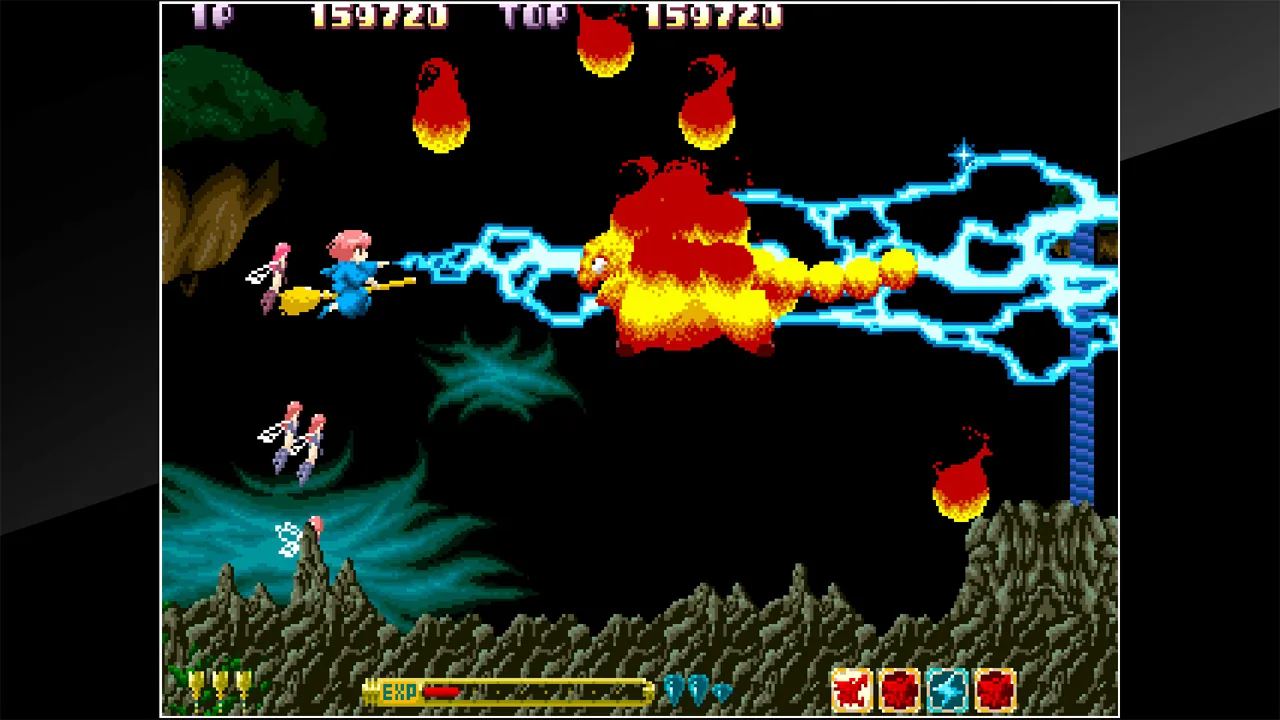The image size is (1280, 720).
Task: Click the falling fireball near the waterfall
Action: [x=958, y=475]
